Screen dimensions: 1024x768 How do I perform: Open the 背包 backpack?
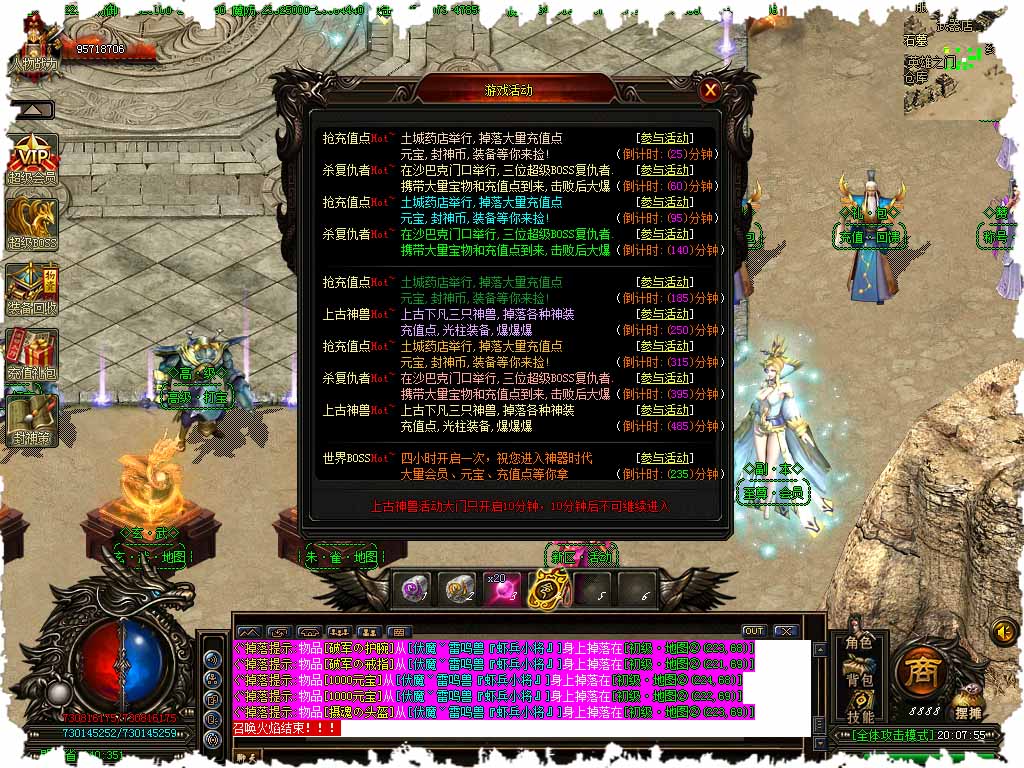point(859,680)
